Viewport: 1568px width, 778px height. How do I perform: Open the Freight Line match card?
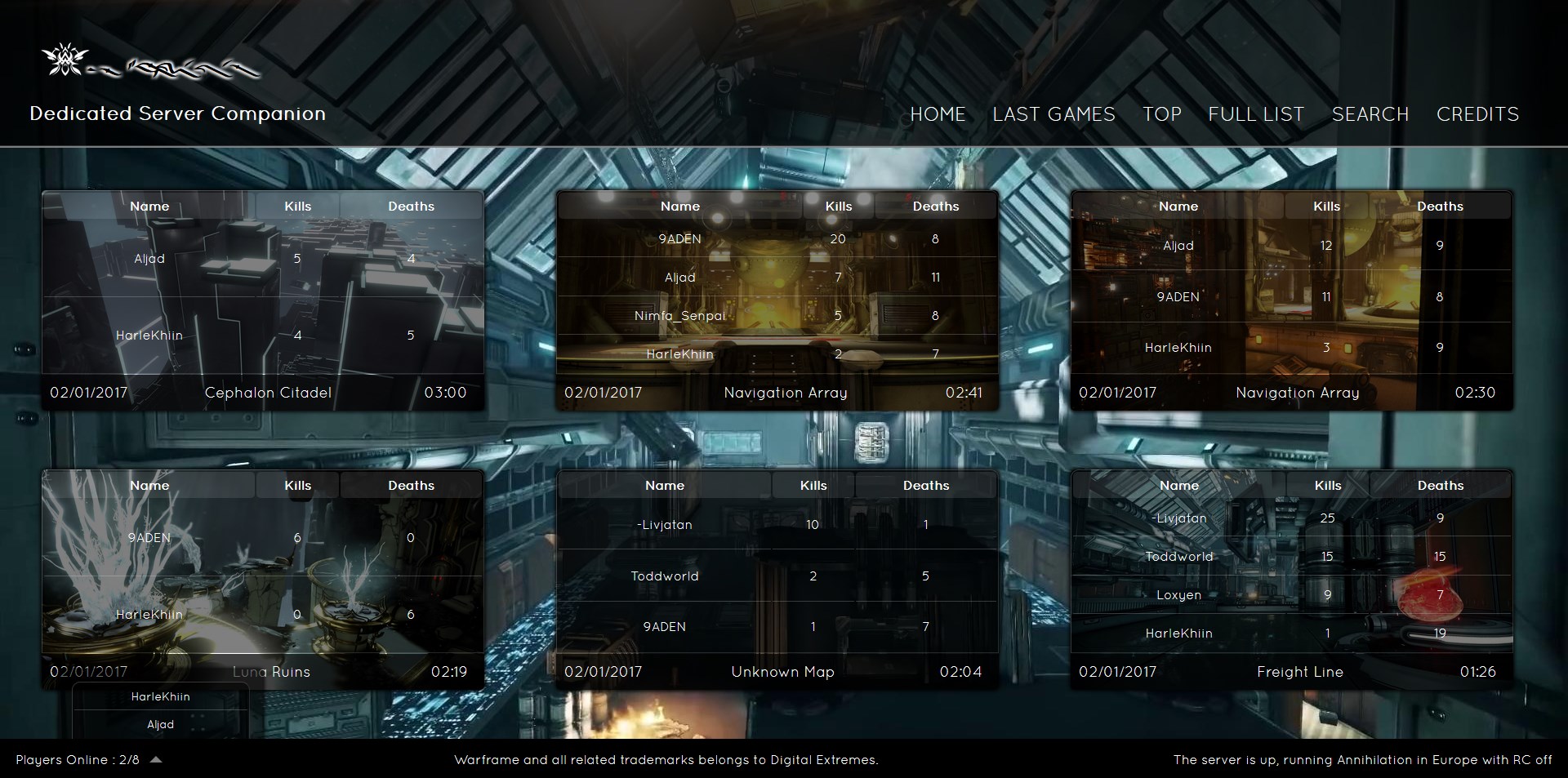(x=1299, y=672)
